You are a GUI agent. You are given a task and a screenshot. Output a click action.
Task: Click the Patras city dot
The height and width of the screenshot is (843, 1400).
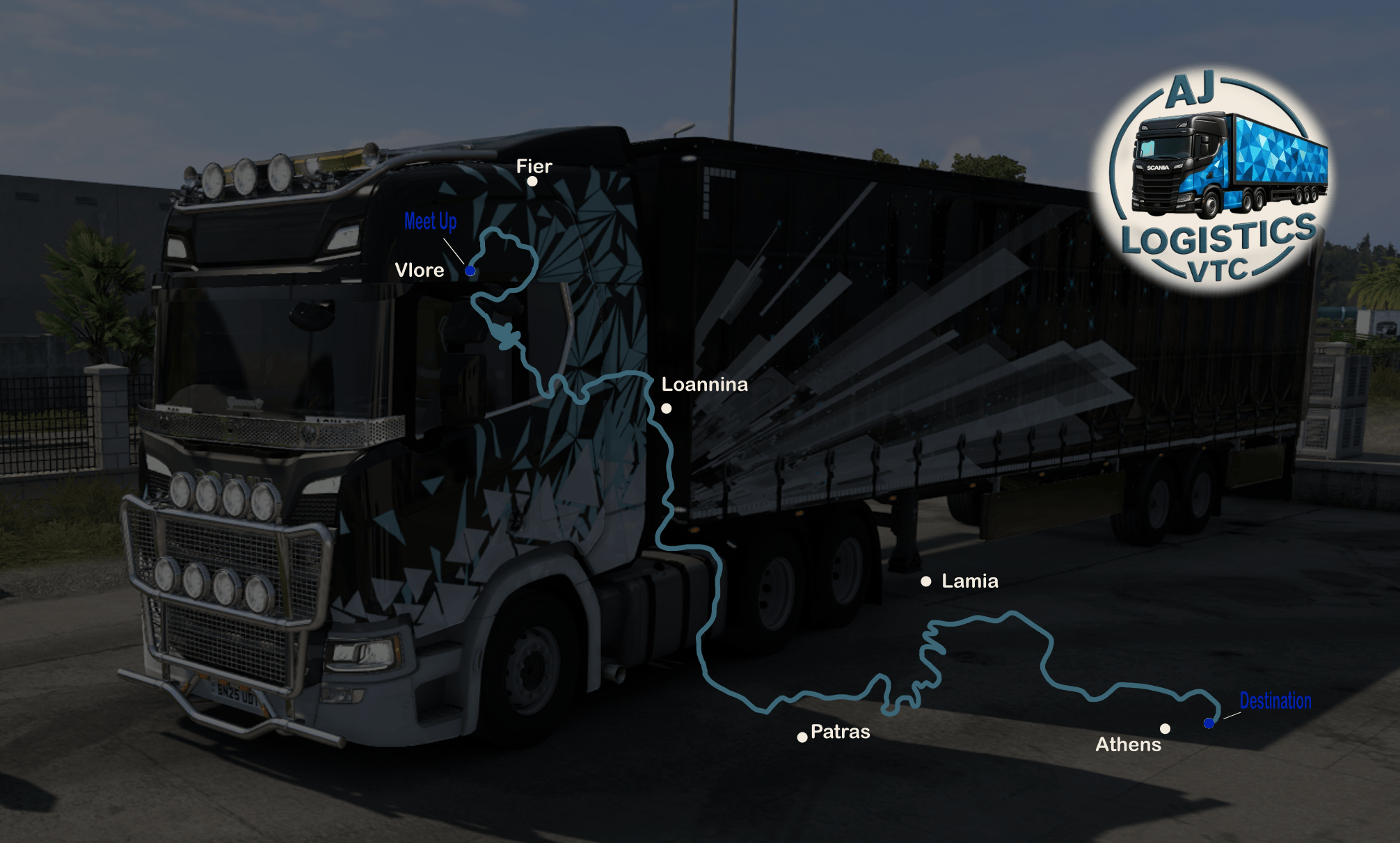(x=802, y=737)
